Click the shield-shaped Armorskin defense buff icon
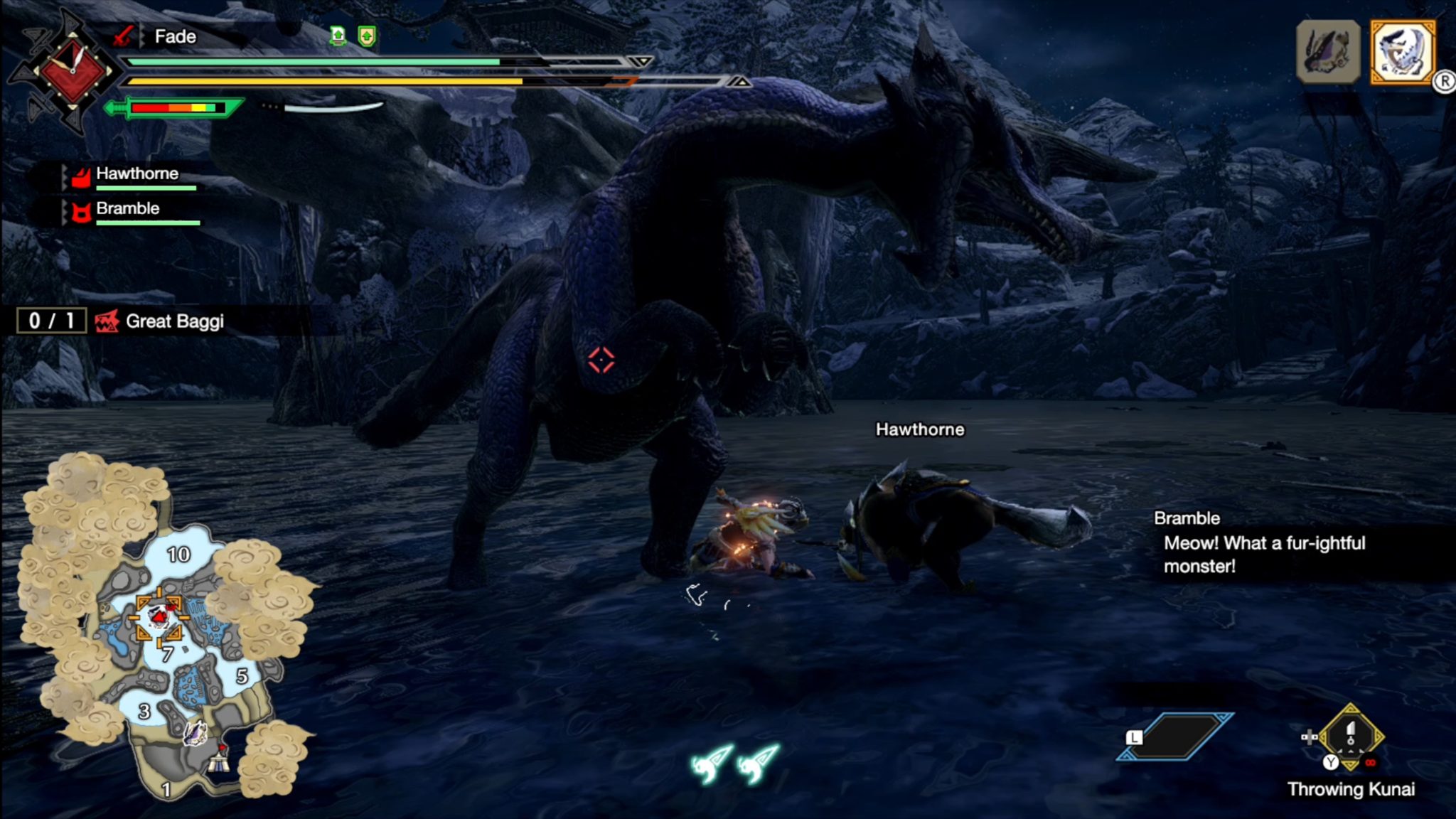1456x819 pixels. point(368,36)
